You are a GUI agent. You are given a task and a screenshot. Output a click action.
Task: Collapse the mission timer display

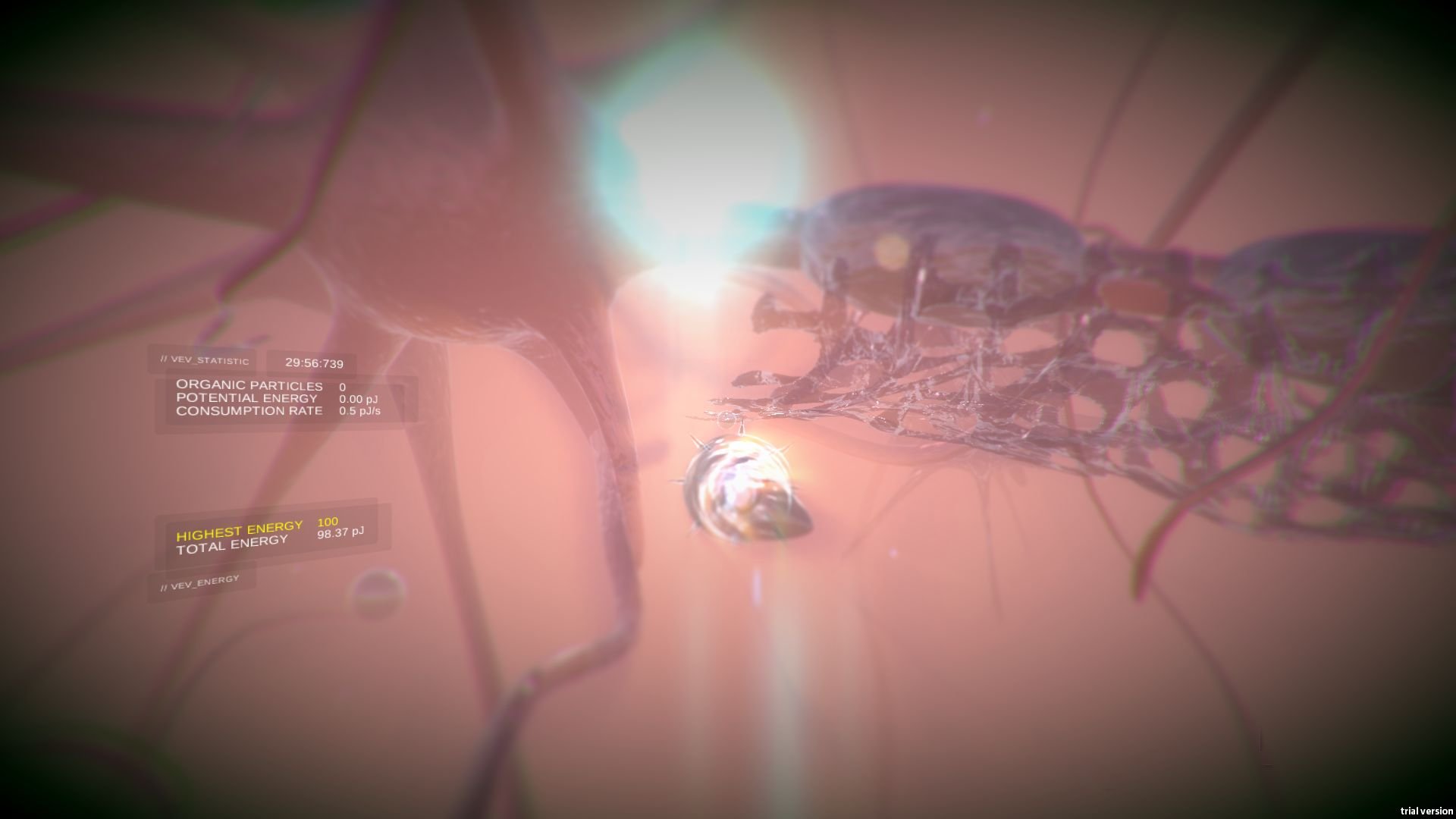(314, 363)
